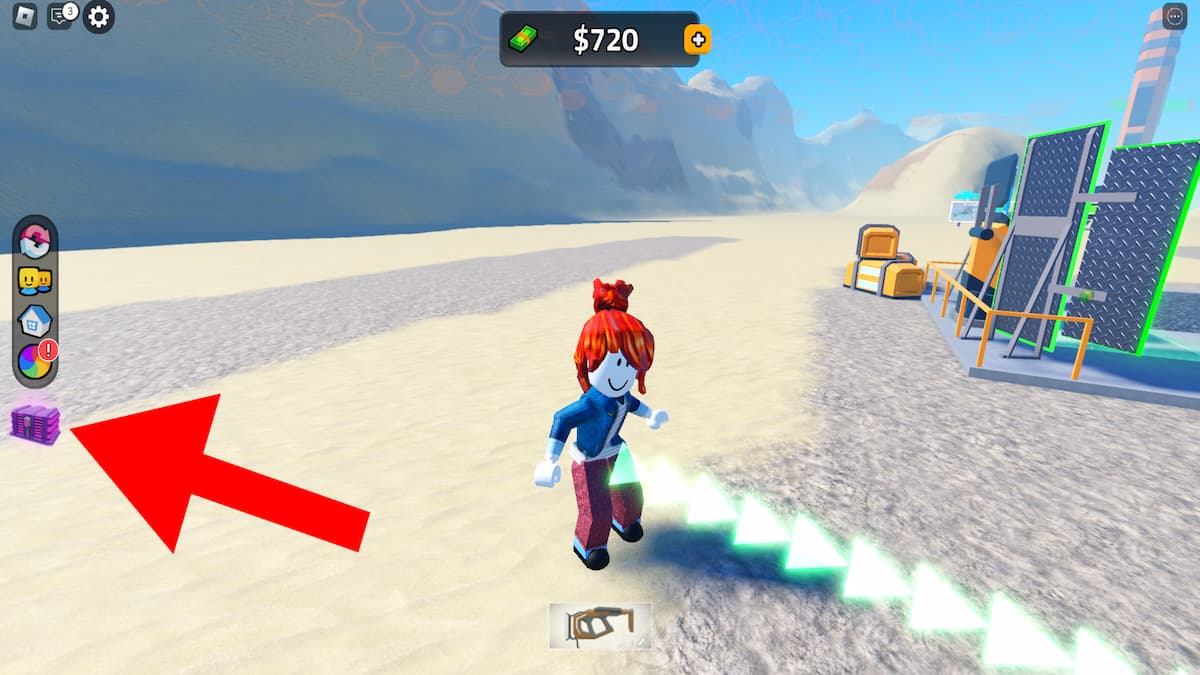Click the pink and white swirl arrows icon
The height and width of the screenshot is (675, 1200).
[35, 242]
